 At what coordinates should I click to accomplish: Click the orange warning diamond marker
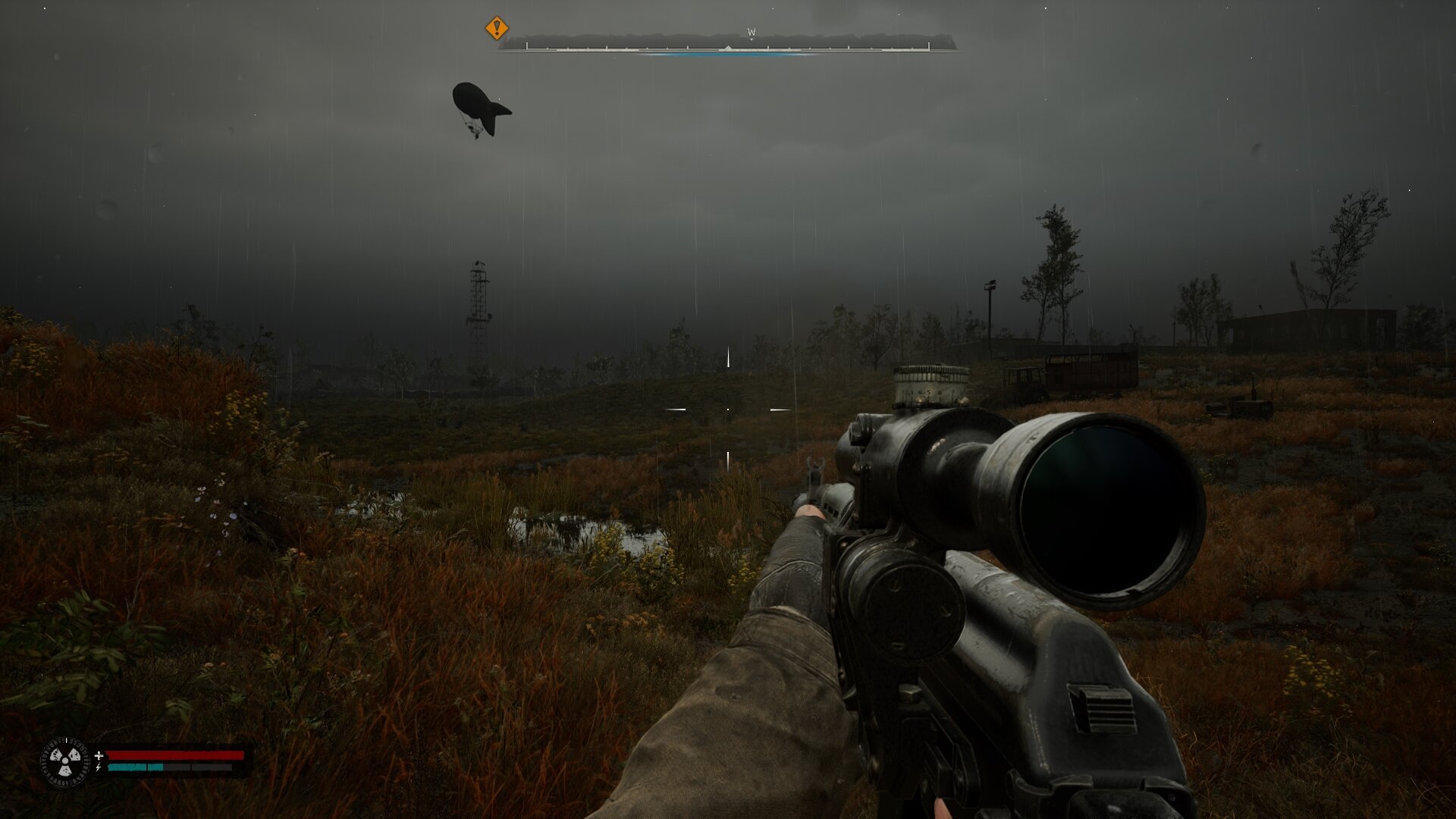[x=496, y=29]
